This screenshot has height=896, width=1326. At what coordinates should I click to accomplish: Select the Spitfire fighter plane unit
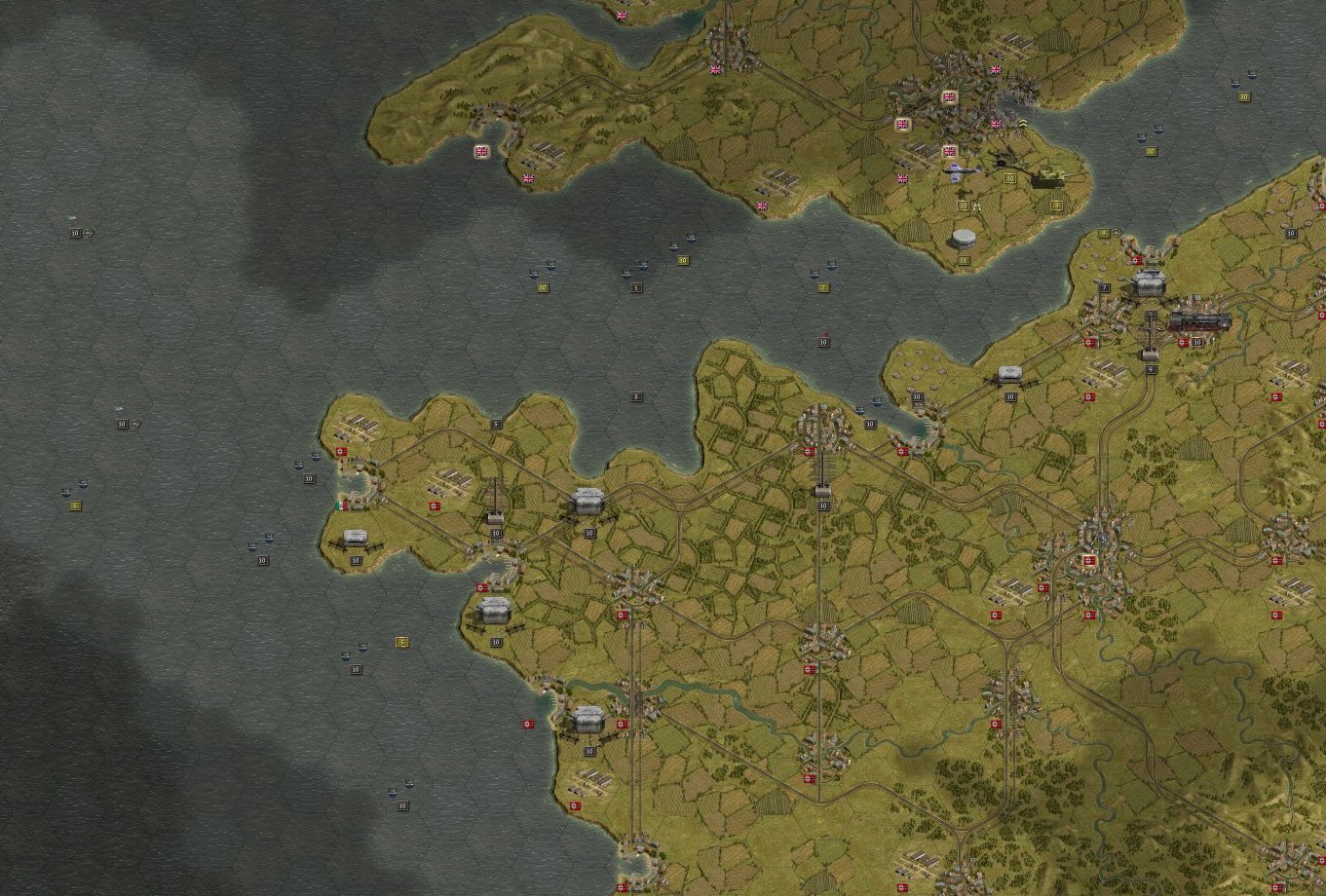(961, 172)
